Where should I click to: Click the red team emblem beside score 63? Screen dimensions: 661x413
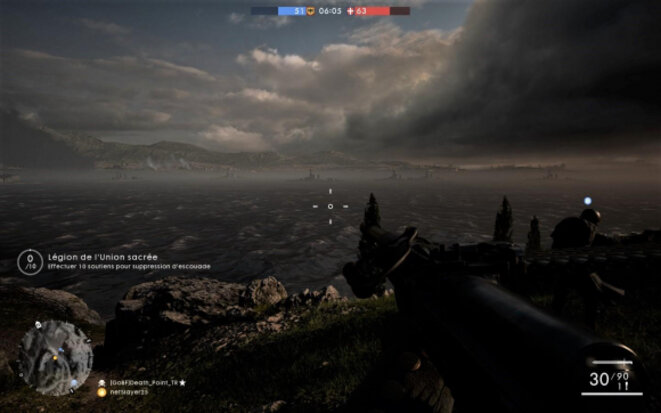coord(348,11)
